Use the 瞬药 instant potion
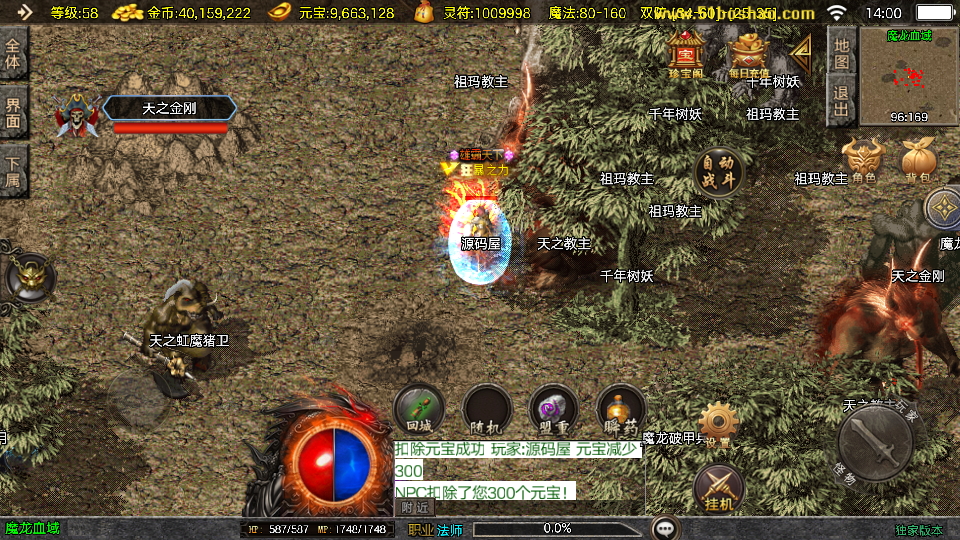 tap(621, 408)
